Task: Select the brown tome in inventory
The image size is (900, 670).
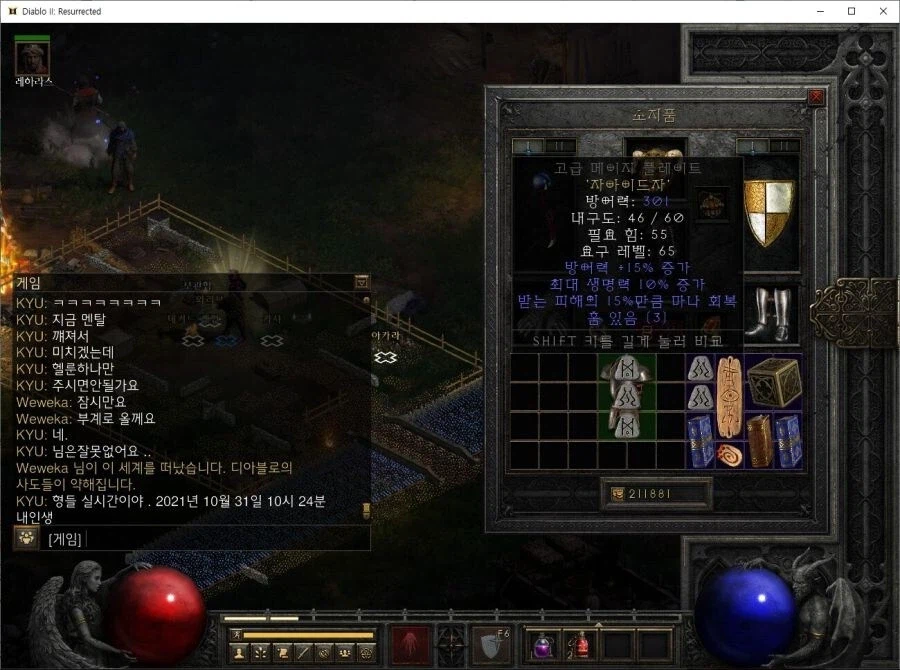Action: click(759, 440)
